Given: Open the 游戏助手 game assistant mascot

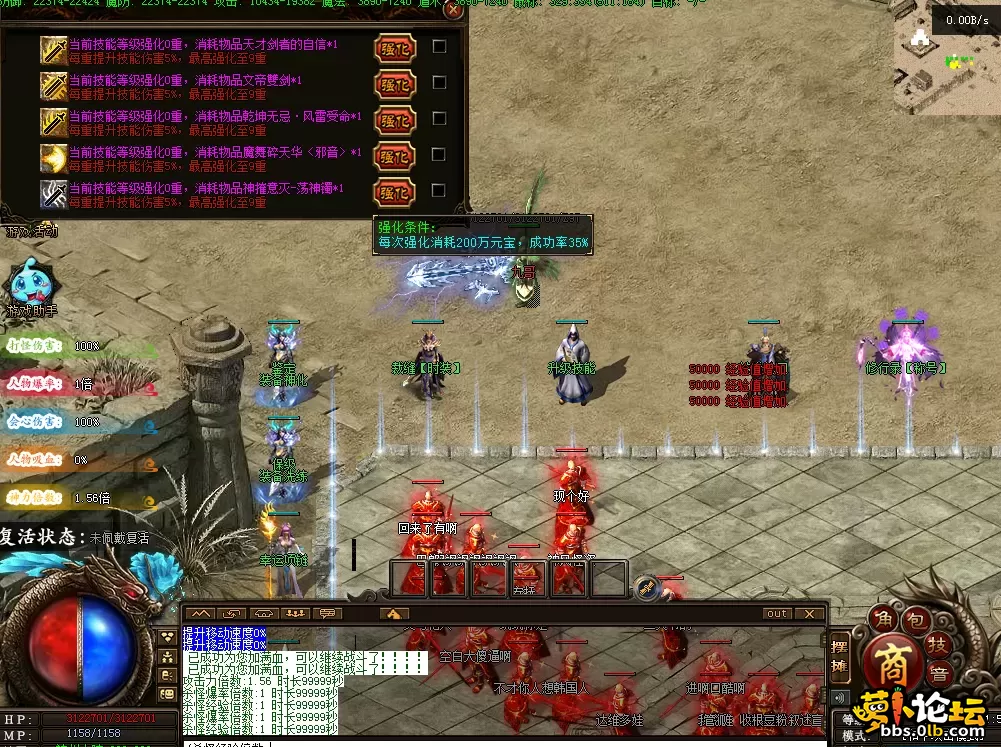Looking at the screenshot, I should (29, 285).
